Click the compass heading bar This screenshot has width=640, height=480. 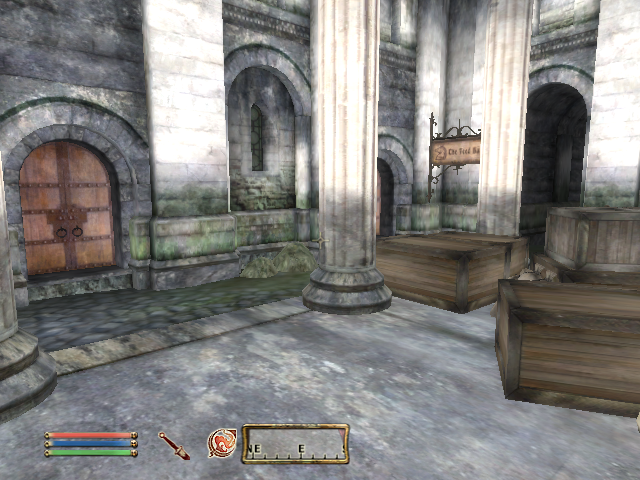coord(296,444)
